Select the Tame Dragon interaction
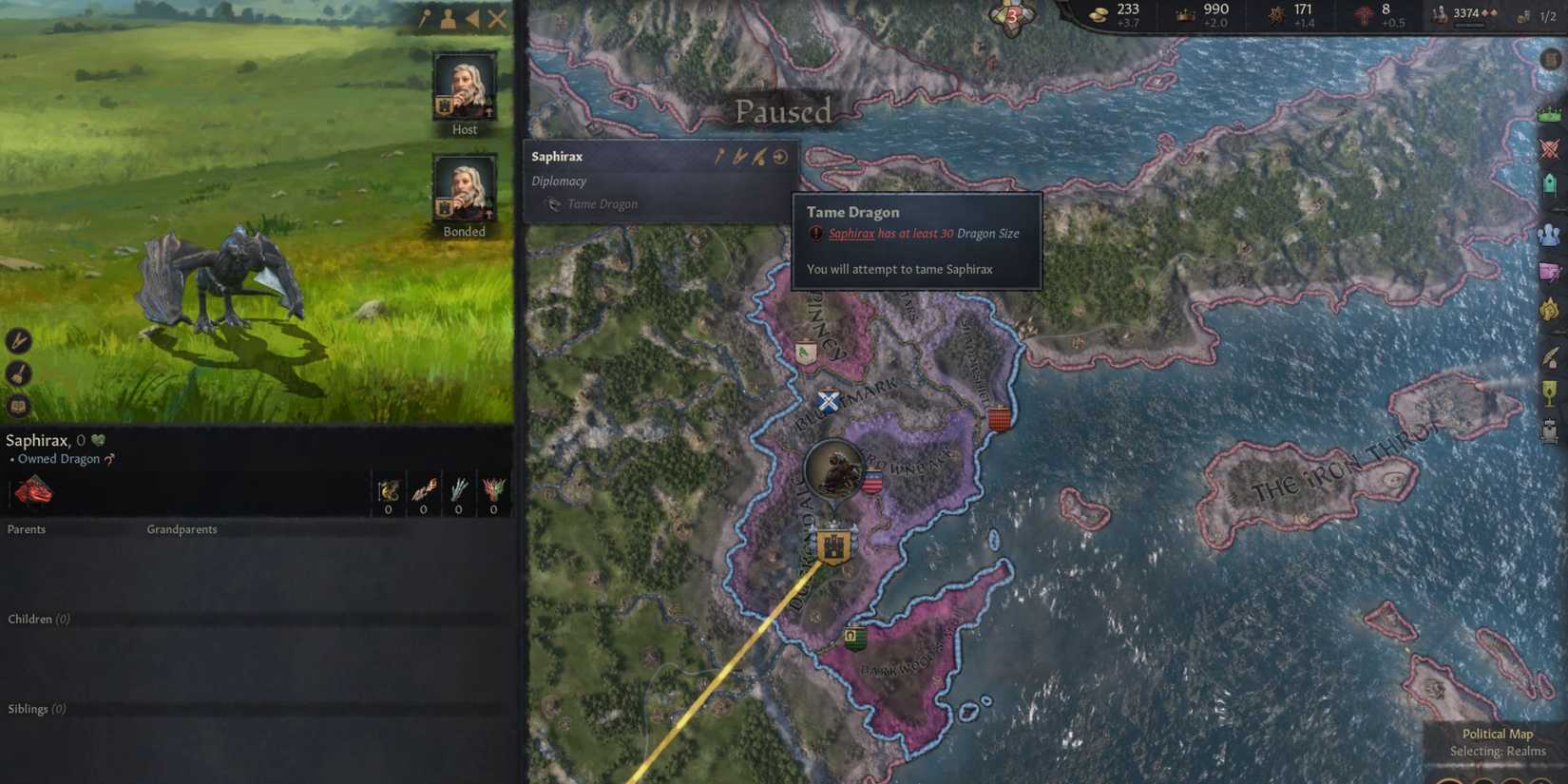This screenshot has width=1568, height=784. [598, 203]
